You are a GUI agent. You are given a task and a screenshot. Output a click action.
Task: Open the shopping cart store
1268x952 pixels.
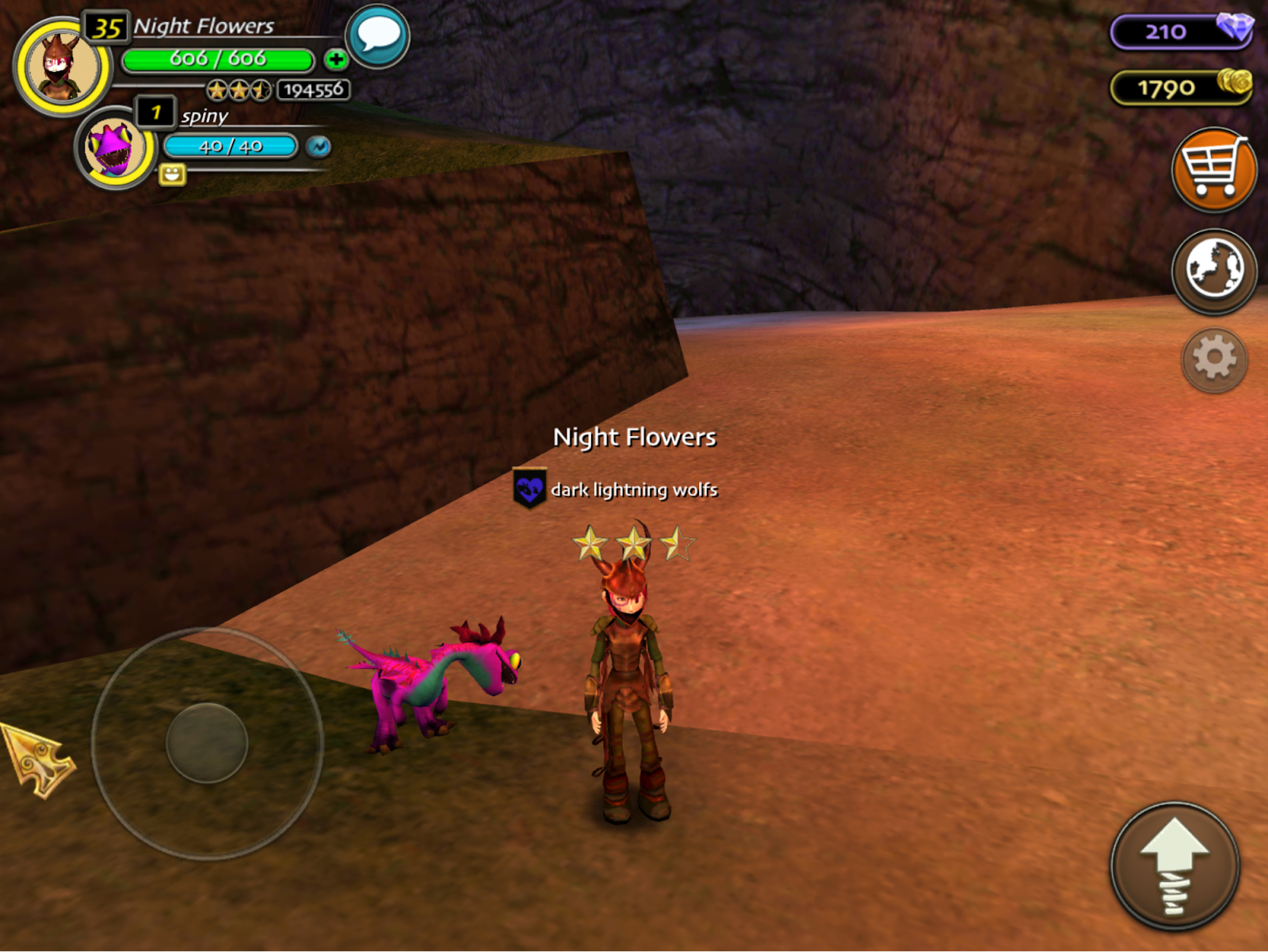[x=1213, y=170]
